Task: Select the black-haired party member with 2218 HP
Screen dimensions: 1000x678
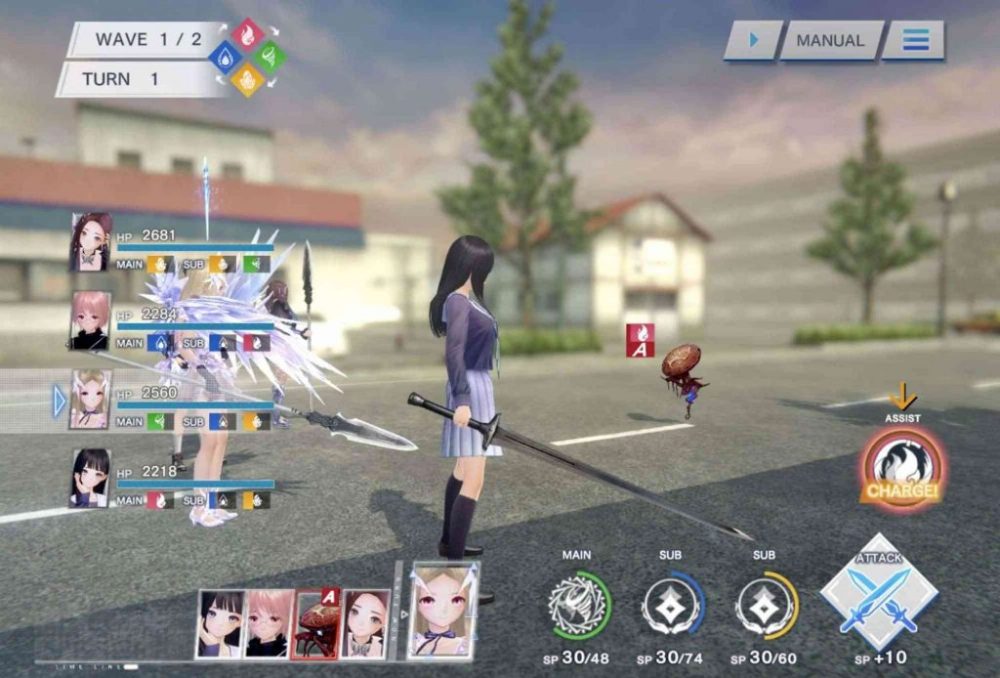Action: [90, 478]
